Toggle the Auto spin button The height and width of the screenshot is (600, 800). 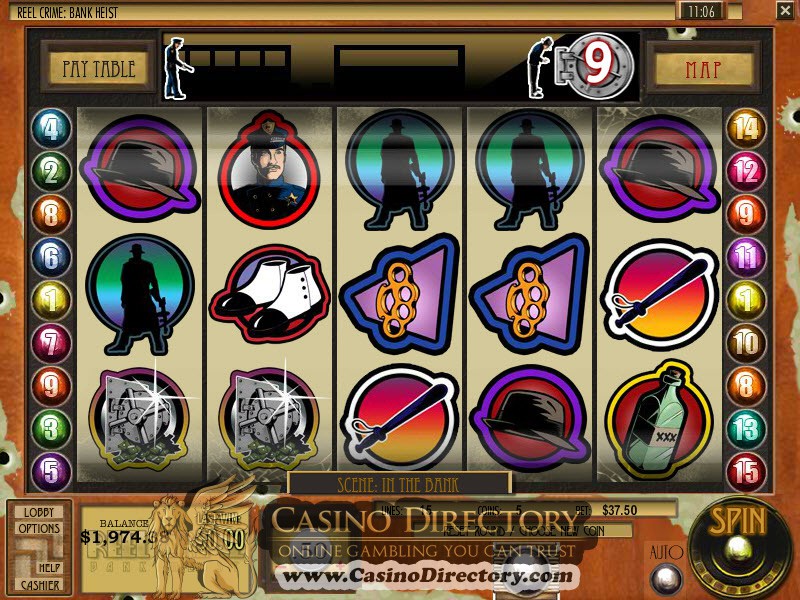(x=665, y=578)
